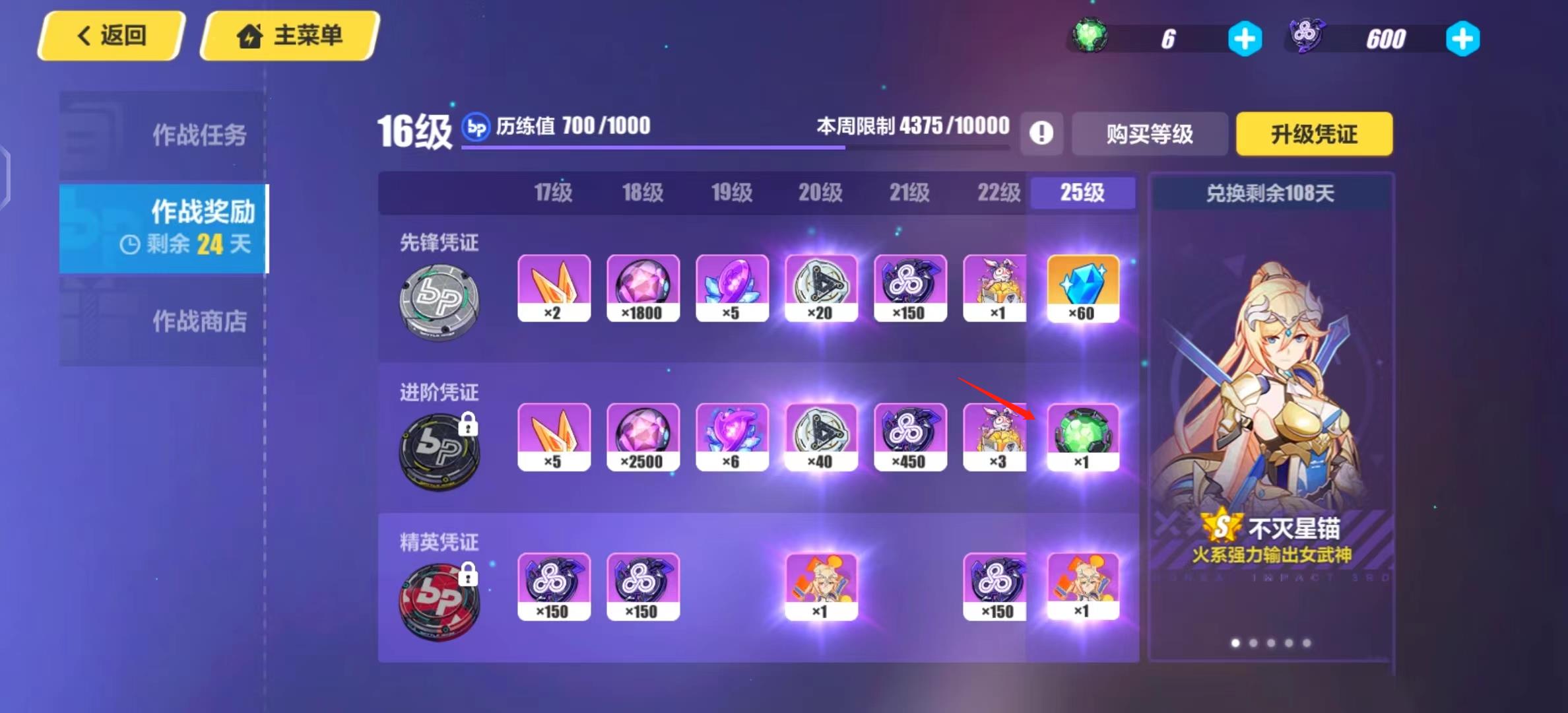Click the x1800 pink orb reward
Screen dimensions: 1568x713
[643, 289]
